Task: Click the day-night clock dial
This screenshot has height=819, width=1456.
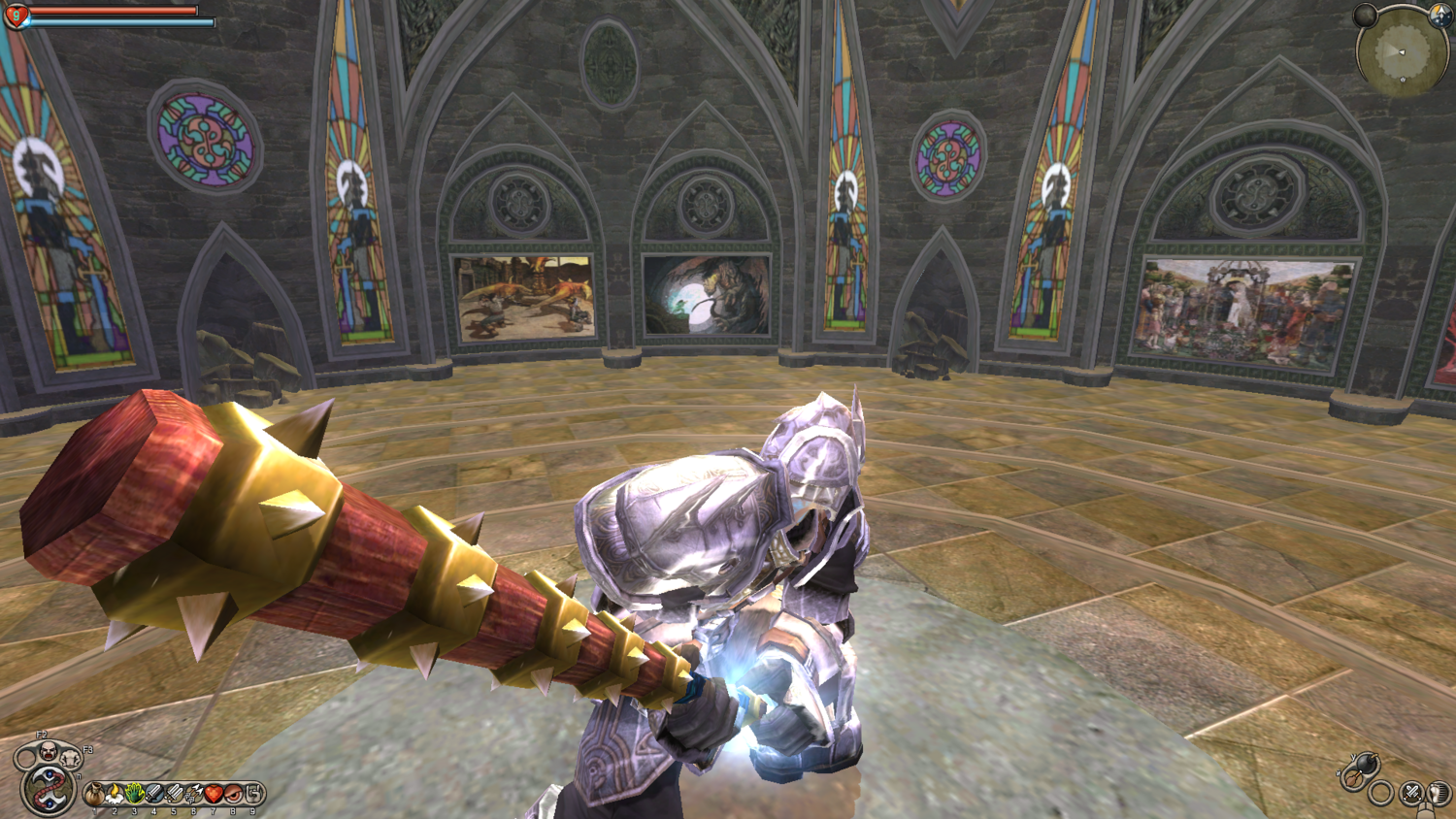Action: click(x=1440, y=15)
